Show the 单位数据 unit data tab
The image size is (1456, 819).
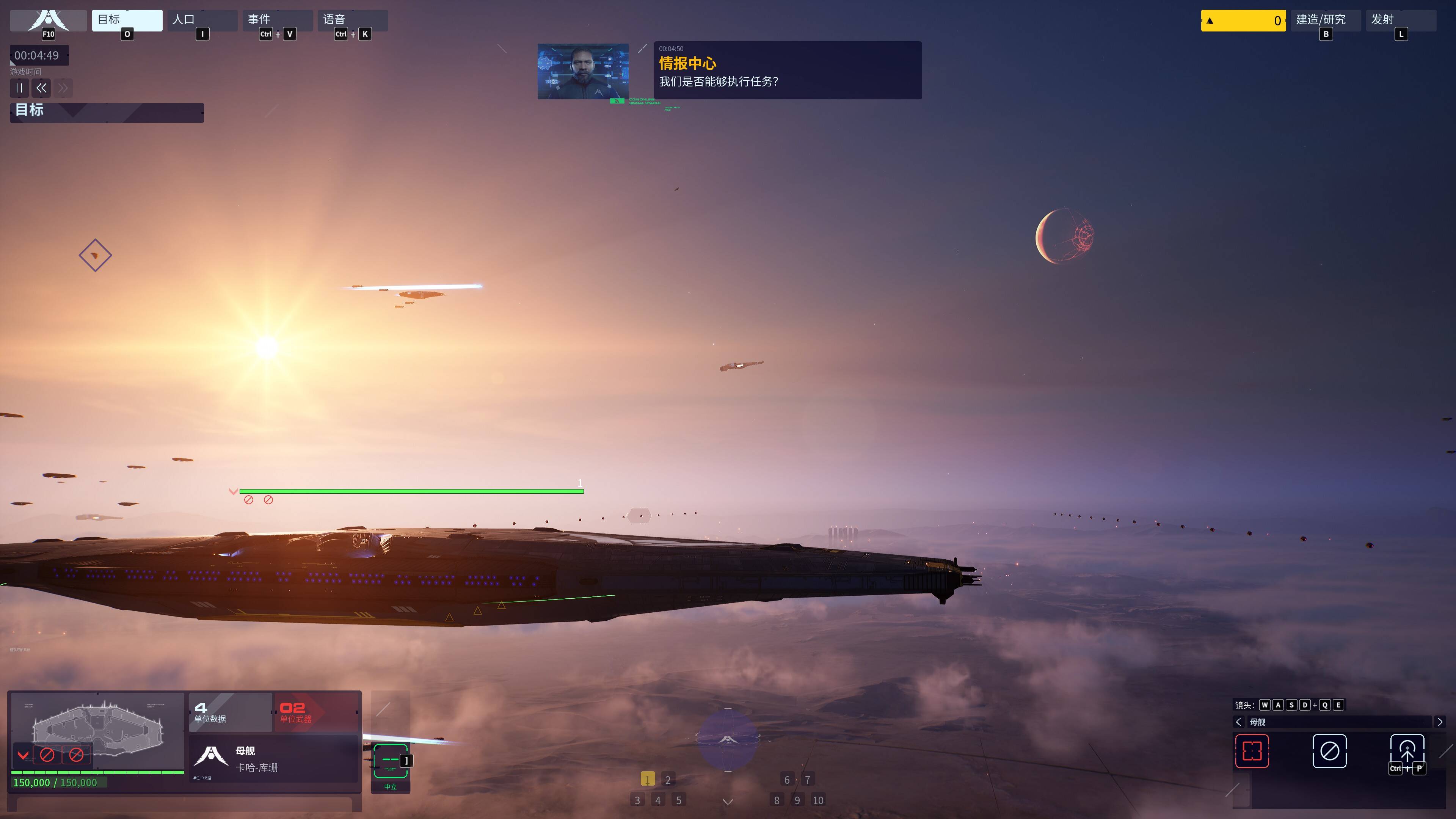click(229, 712)
